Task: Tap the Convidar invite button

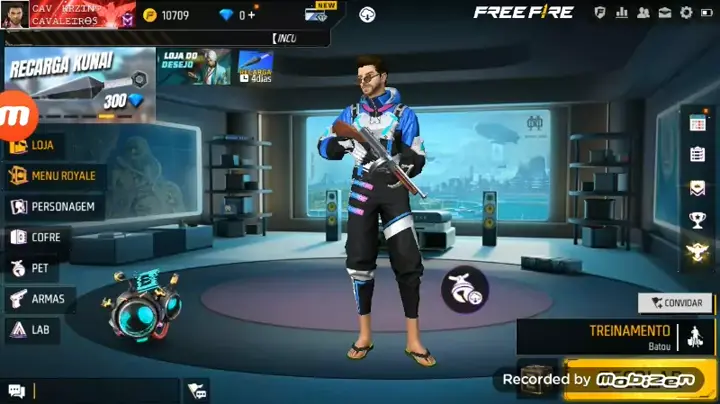Action: [x=675, y=303]
